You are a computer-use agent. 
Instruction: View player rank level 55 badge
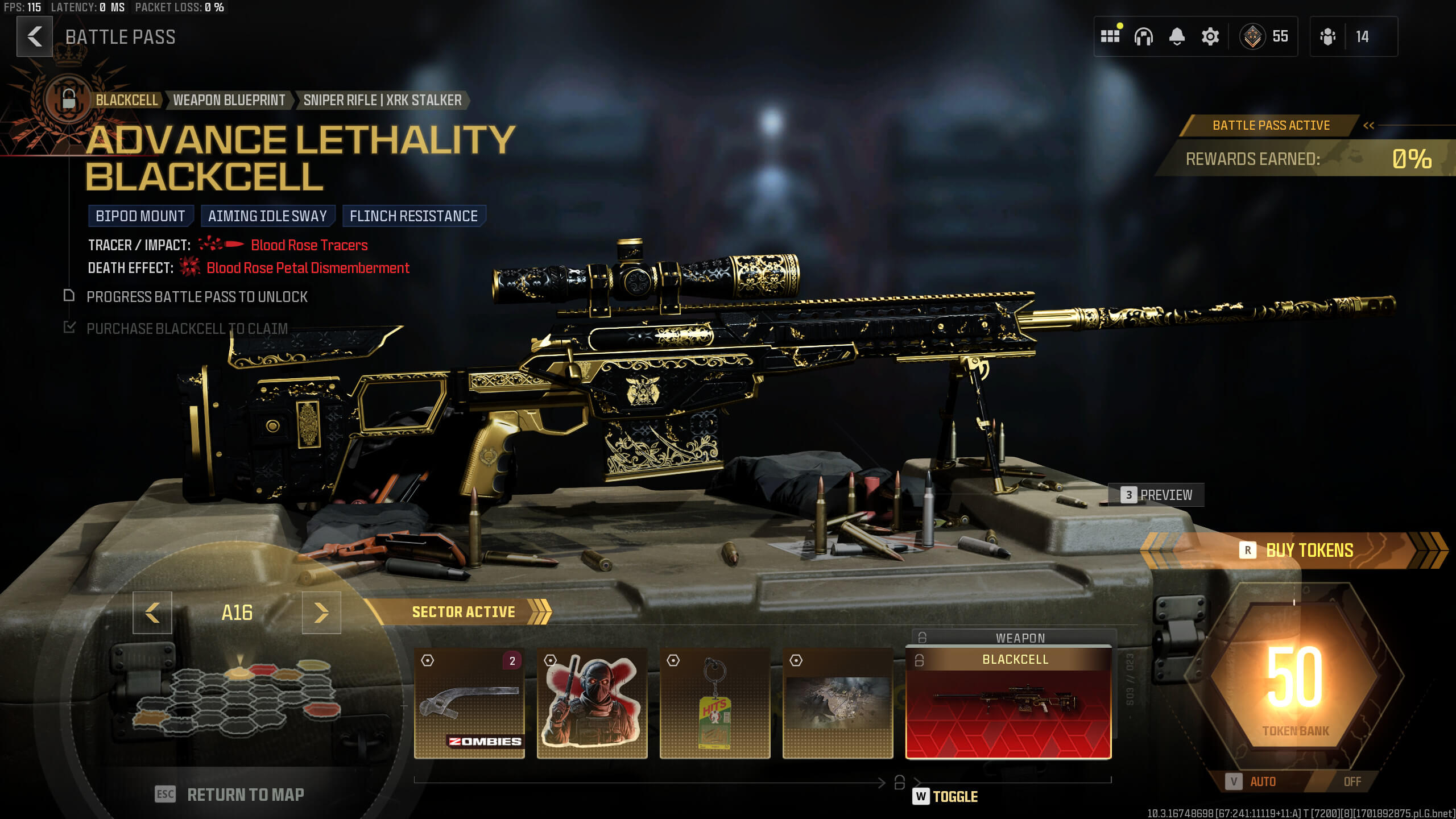click(x=1265, y=36)
